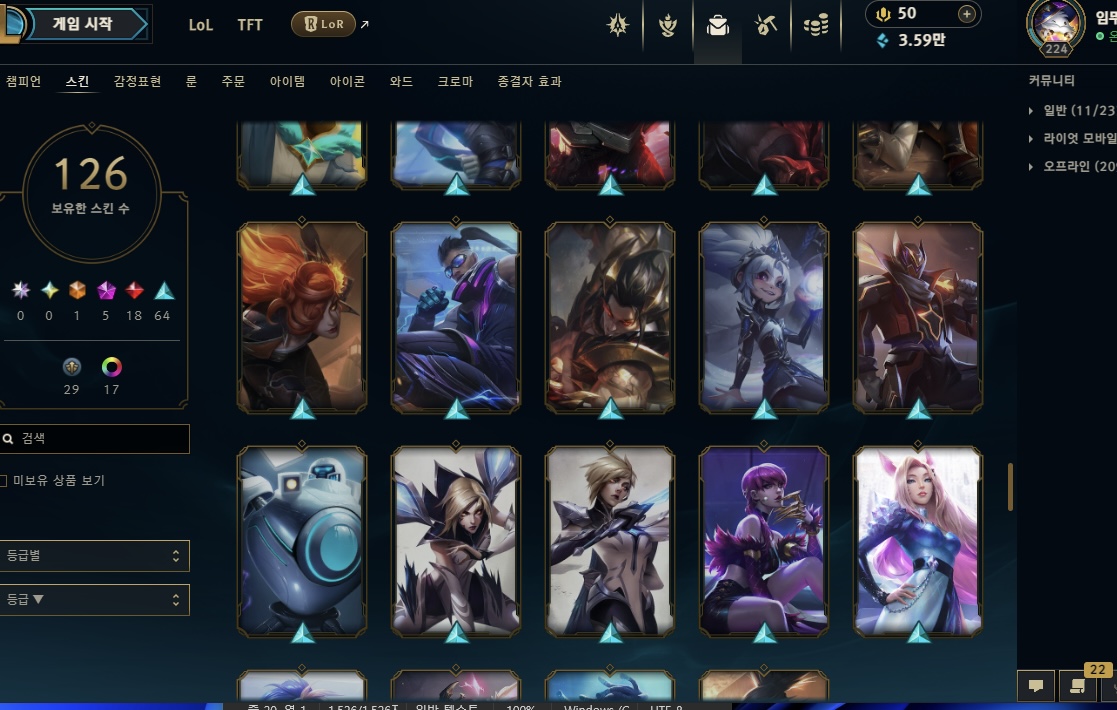
Task: Toggle the 미보유 상품 보기 checkbox
Action: (6, 481)
